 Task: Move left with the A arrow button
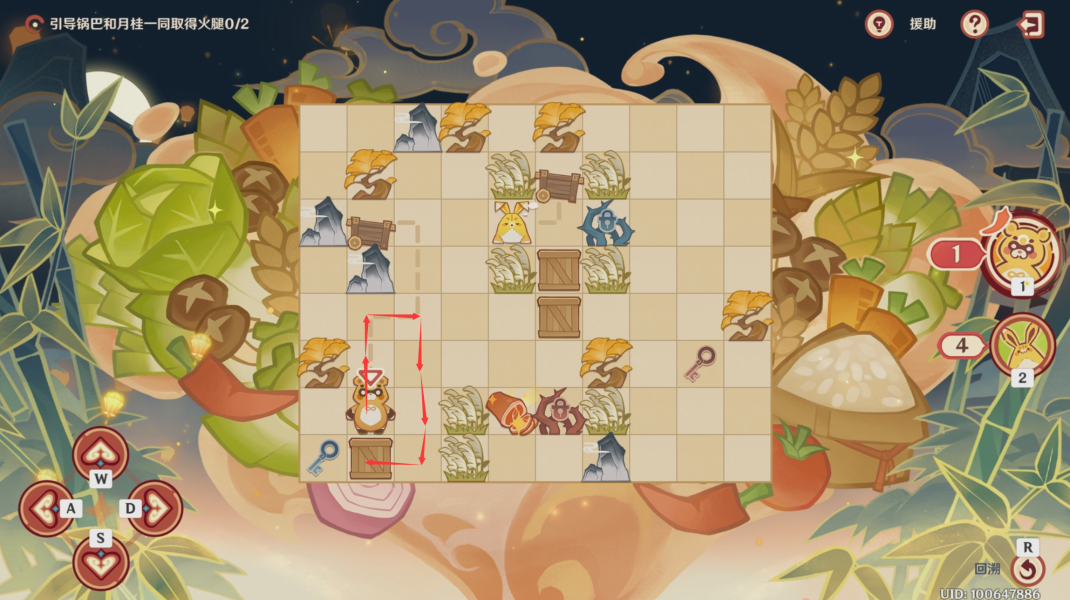pyautogui.click(x=47, y=508)
